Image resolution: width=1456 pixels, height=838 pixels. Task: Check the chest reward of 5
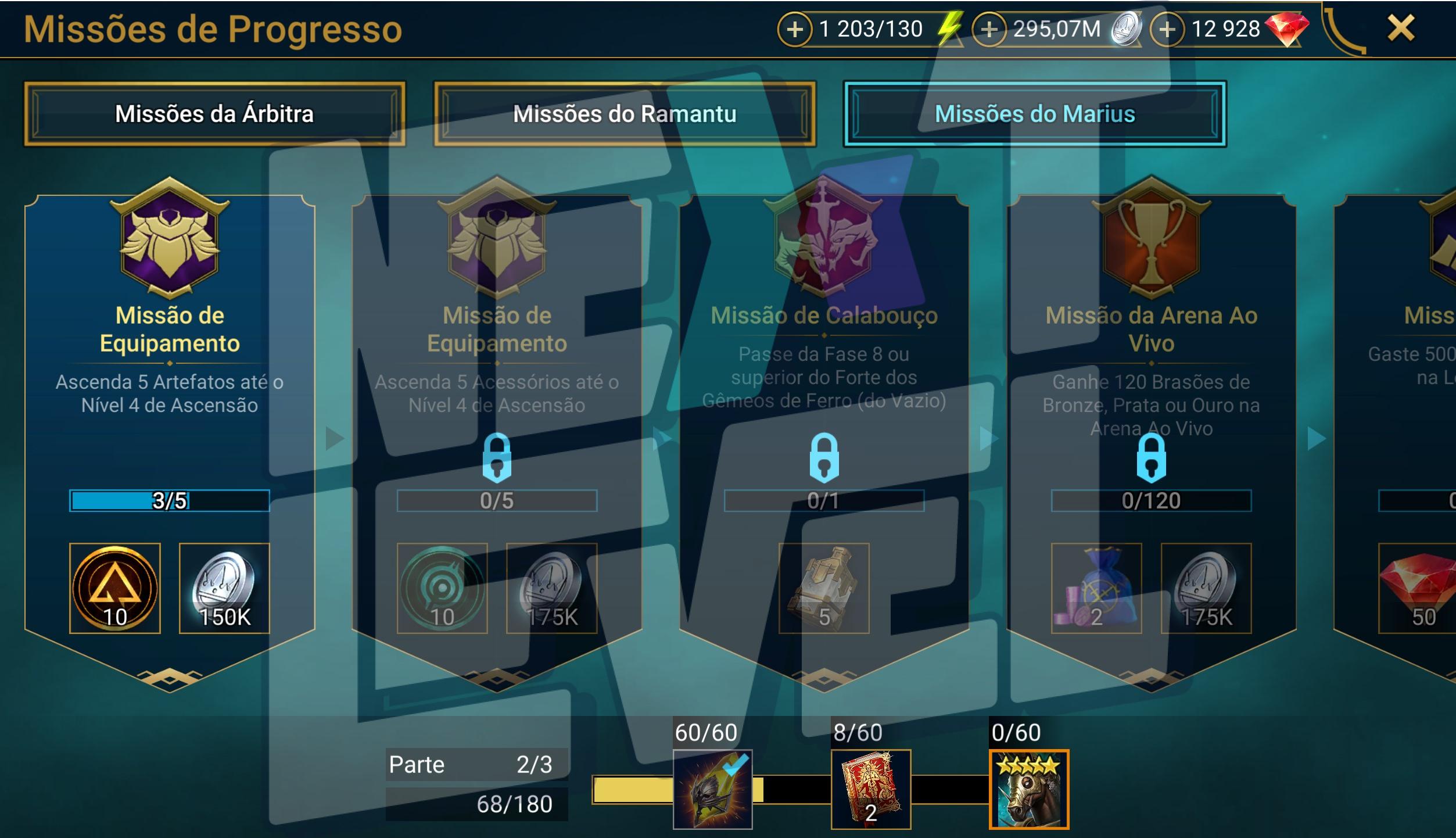click(824, 588)
